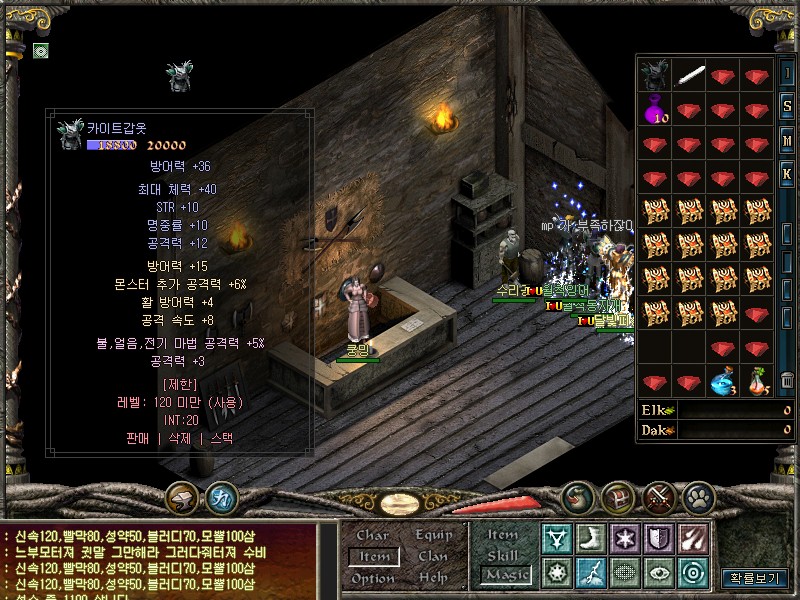This screenshot has height=600, width=800.
Task: Click the crossed swords round button
Action: point(658,496)
